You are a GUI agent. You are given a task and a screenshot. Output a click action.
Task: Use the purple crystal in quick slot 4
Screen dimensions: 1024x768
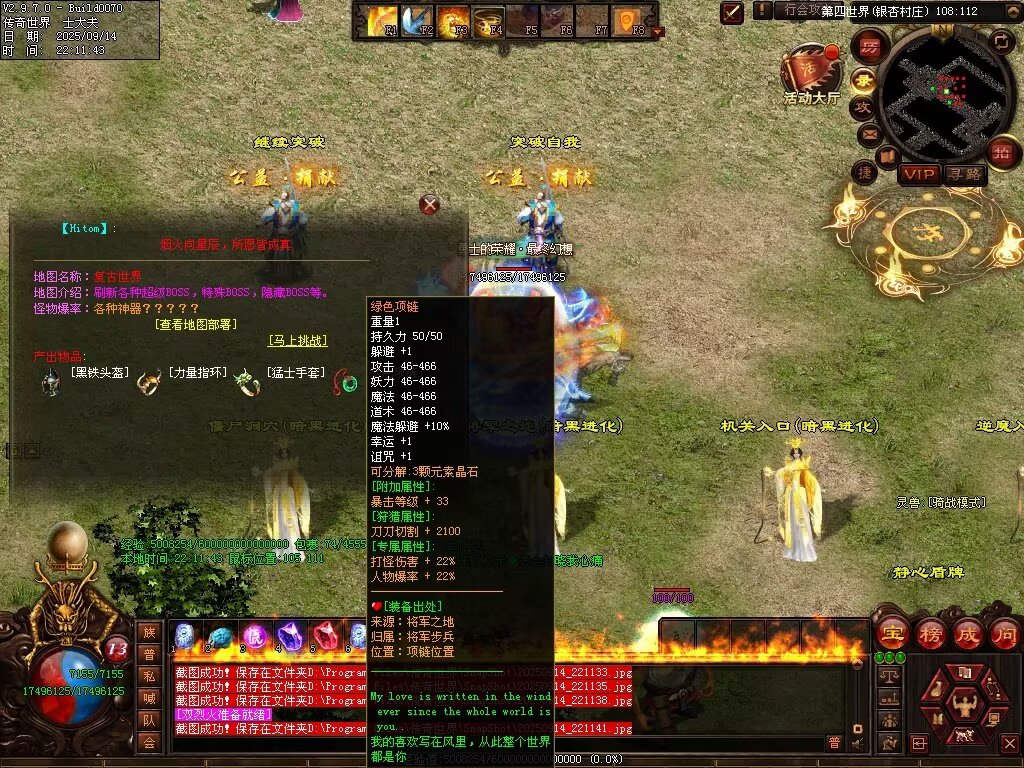click(x=291, y=636)
